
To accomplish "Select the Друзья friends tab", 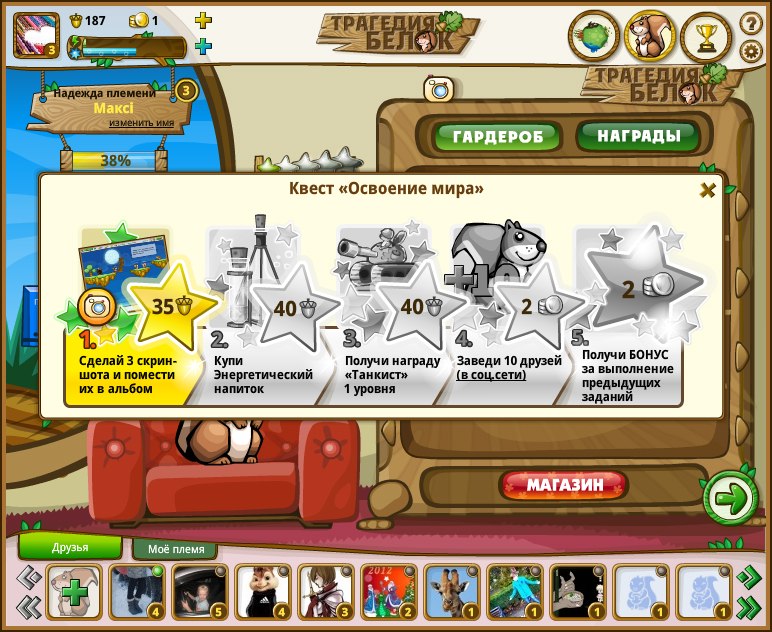I will click(x=71, y=547).
